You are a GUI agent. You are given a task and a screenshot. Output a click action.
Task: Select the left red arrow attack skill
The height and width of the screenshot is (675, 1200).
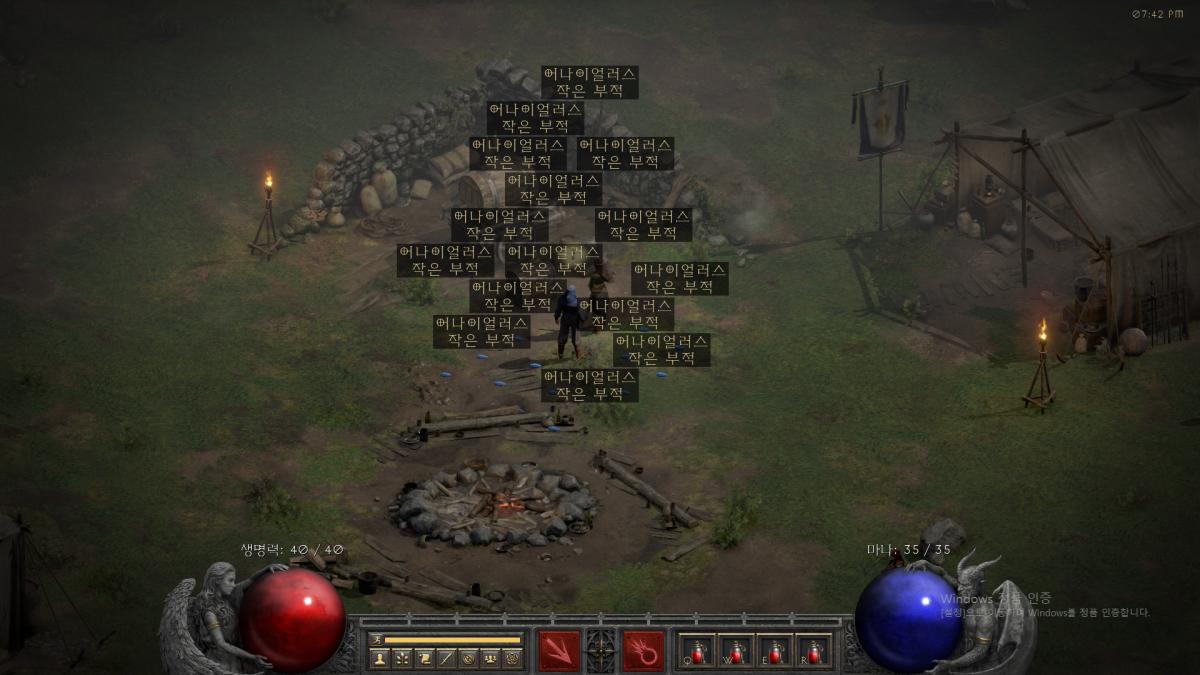[558, 649]
